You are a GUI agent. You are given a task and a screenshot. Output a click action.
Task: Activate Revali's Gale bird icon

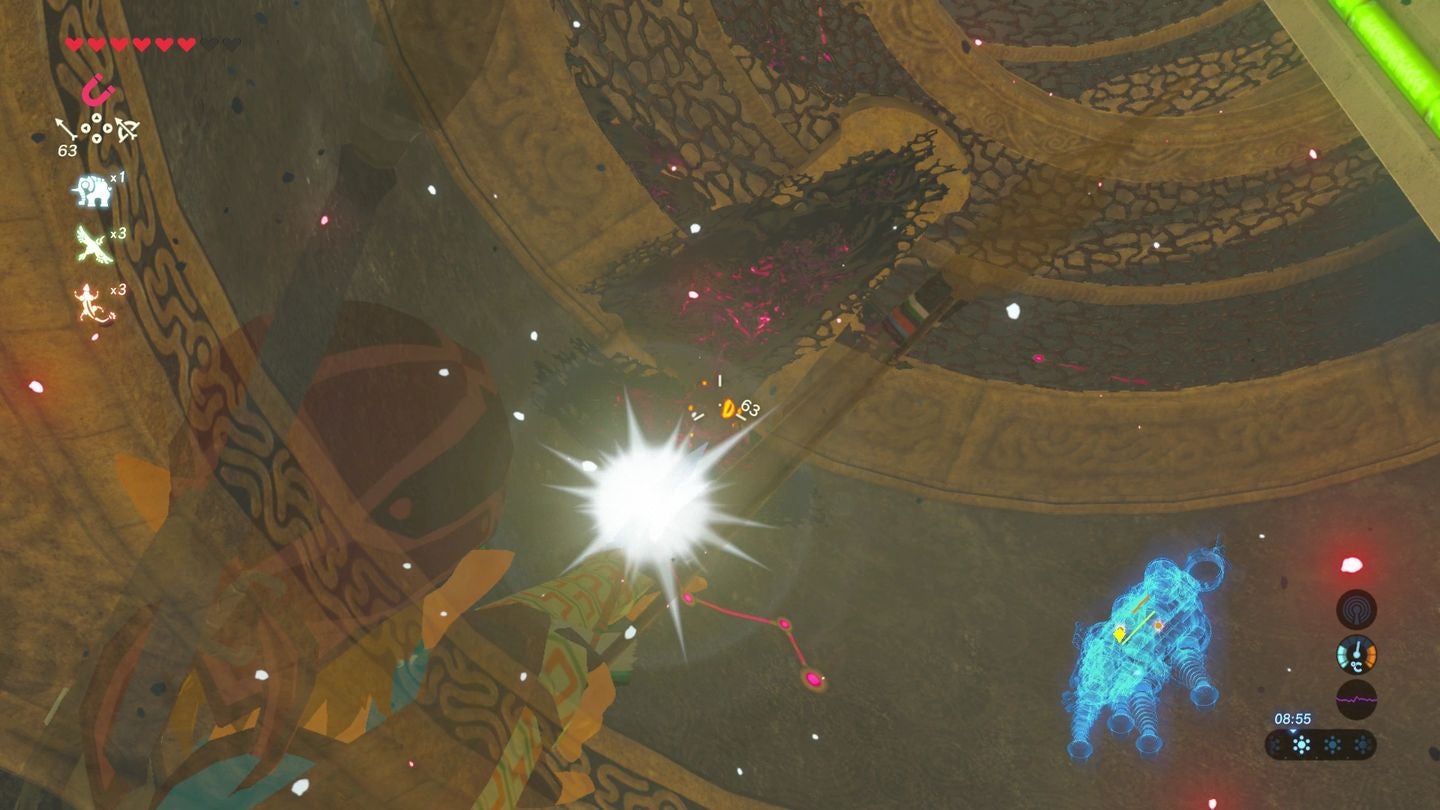pyautogui.click(x=92, y=243)
